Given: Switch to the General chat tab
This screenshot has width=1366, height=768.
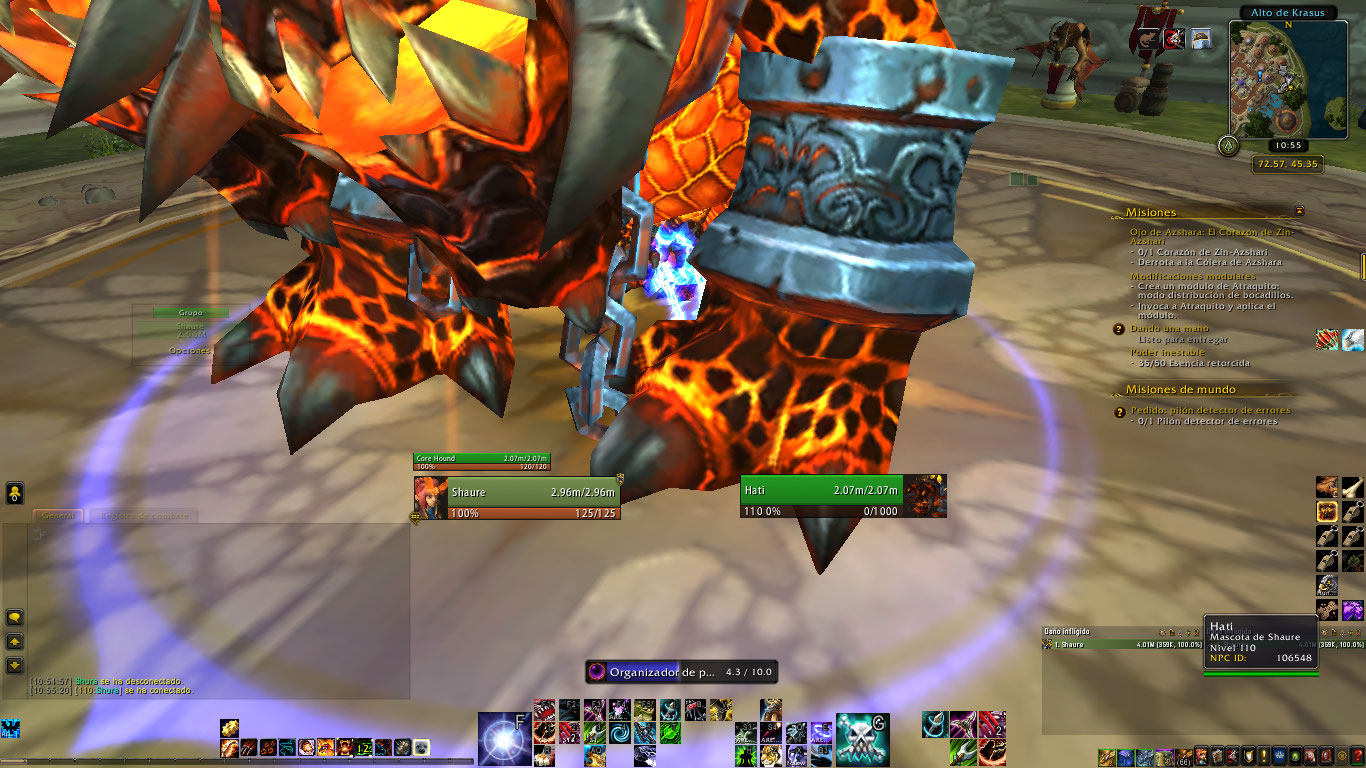Looking at the screenshot, I should (x=58, y=516).
